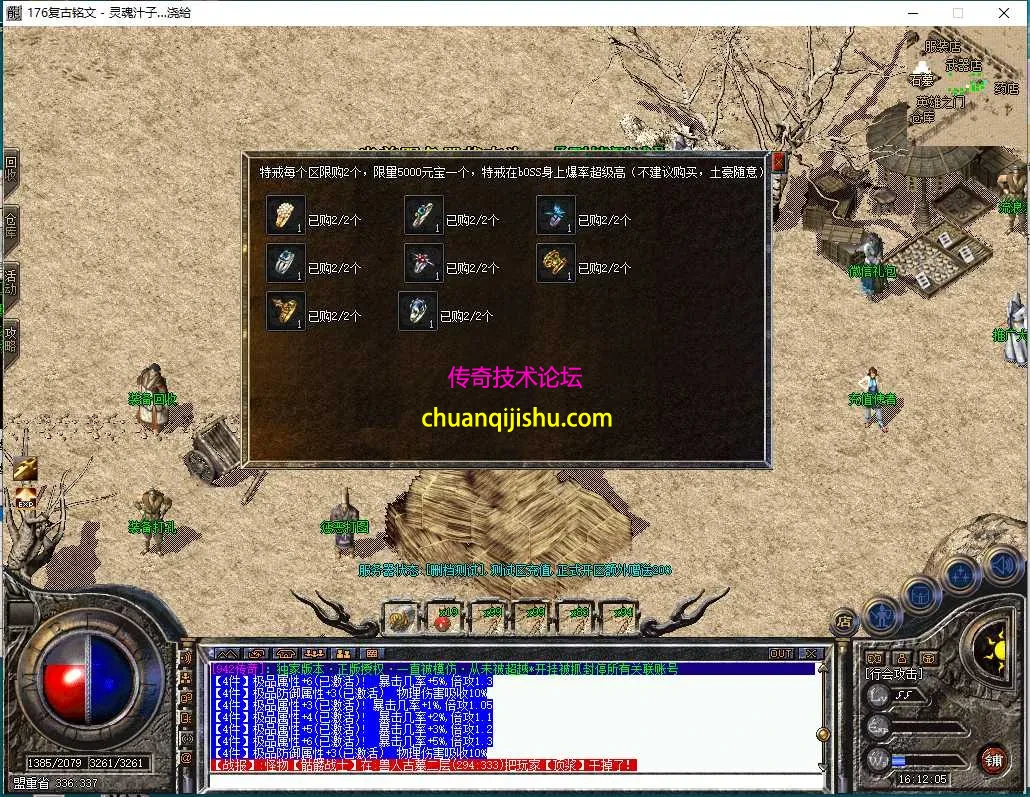The width and height of the screenshot is (1030, 797).
Task: Select the golden carved band ring
Action: tap(556, 263)
